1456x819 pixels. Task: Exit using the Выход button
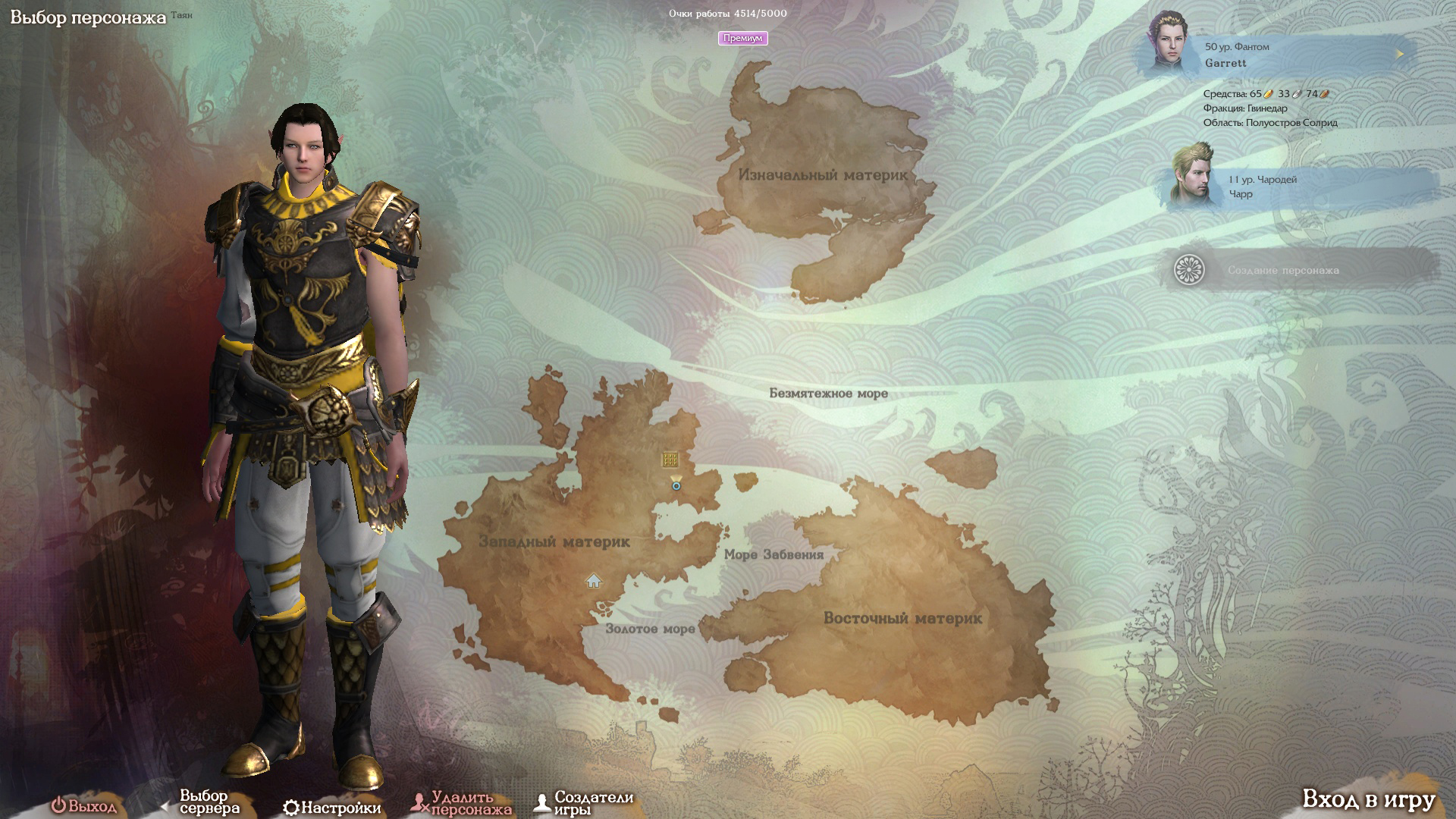(84, 805)
